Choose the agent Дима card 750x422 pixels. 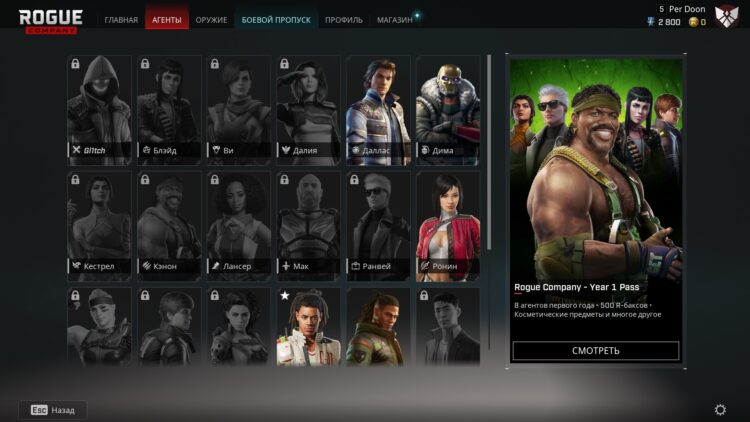448,109
